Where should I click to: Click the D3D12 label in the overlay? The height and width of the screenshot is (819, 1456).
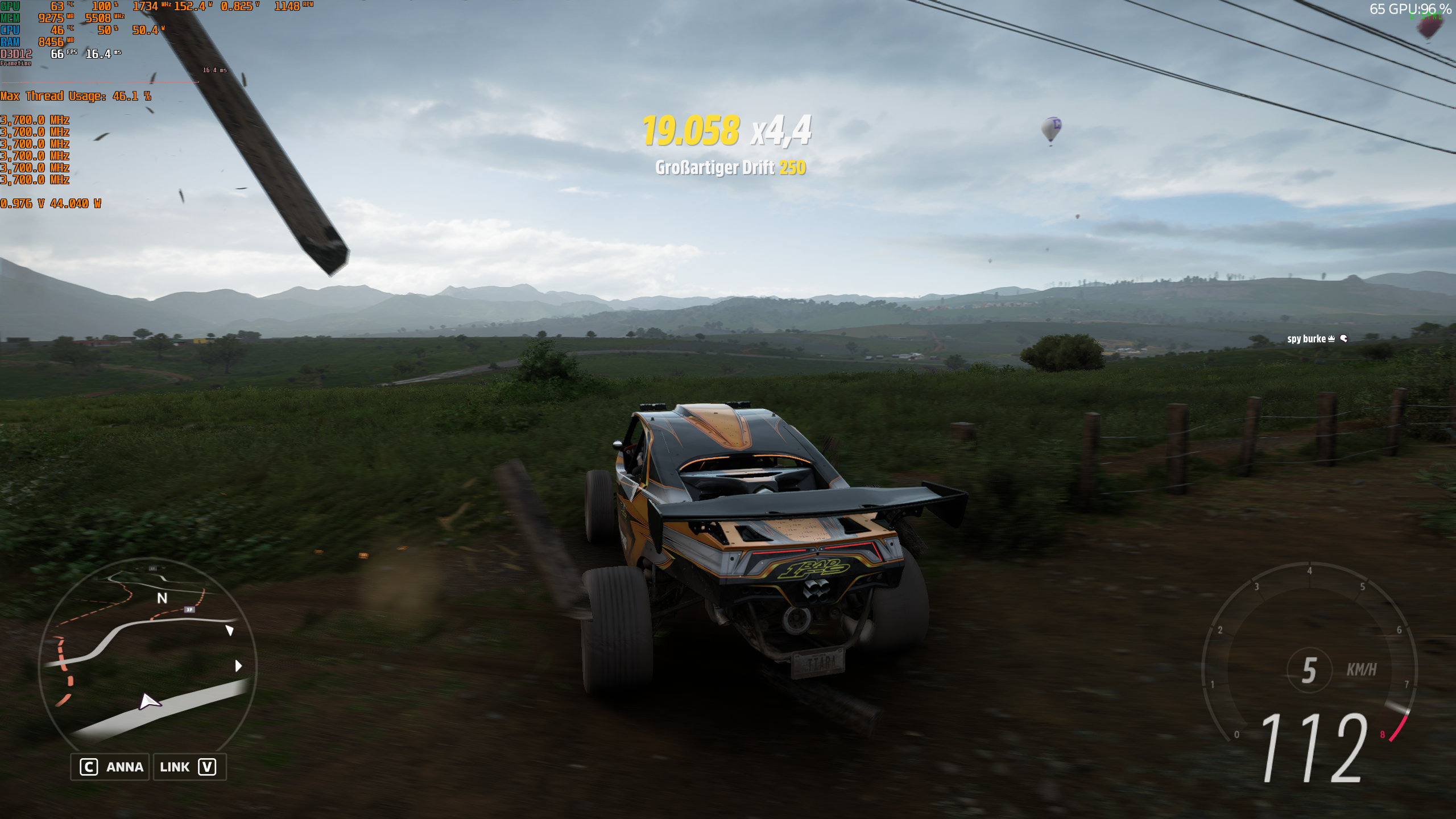click(x=17, y=55)
